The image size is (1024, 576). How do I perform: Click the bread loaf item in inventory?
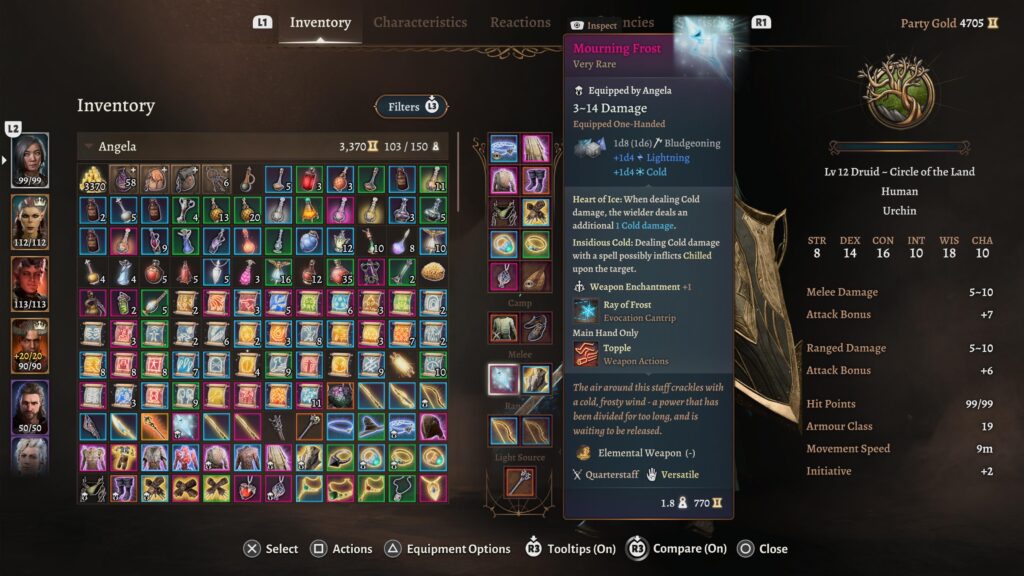tap(433, 272)
